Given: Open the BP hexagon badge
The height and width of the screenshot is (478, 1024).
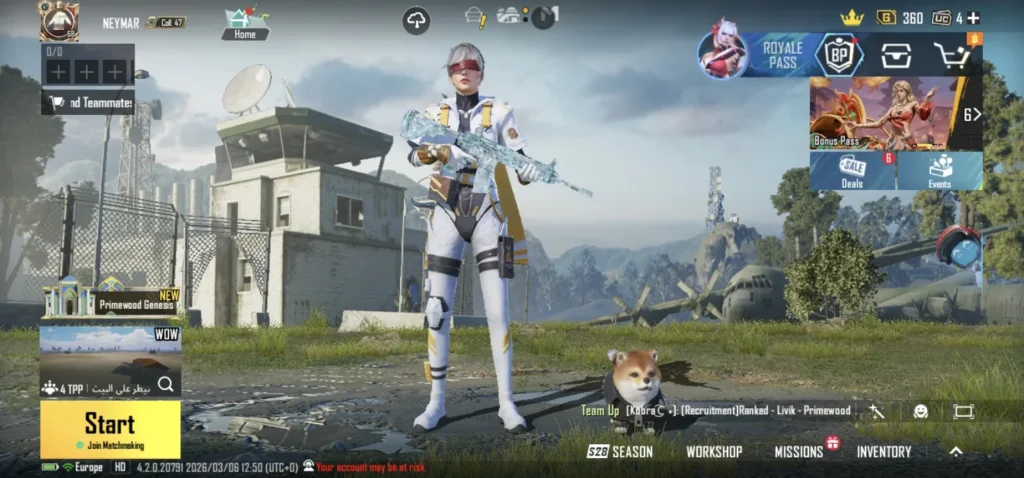Looking at the screenshot, I should 838,56.
